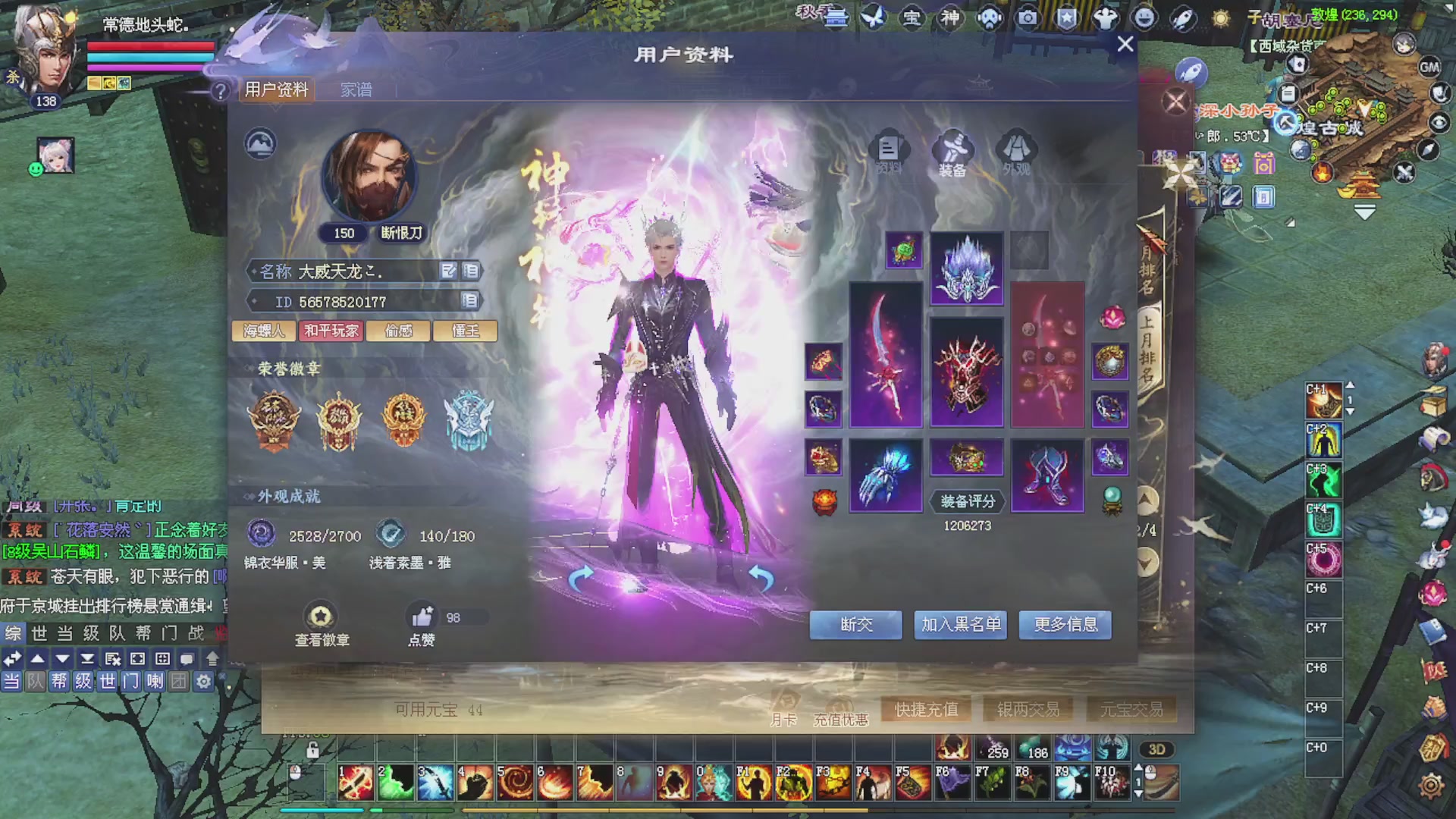
Task: Select the 装备 equipment tab in the profile
Action: 952,149
